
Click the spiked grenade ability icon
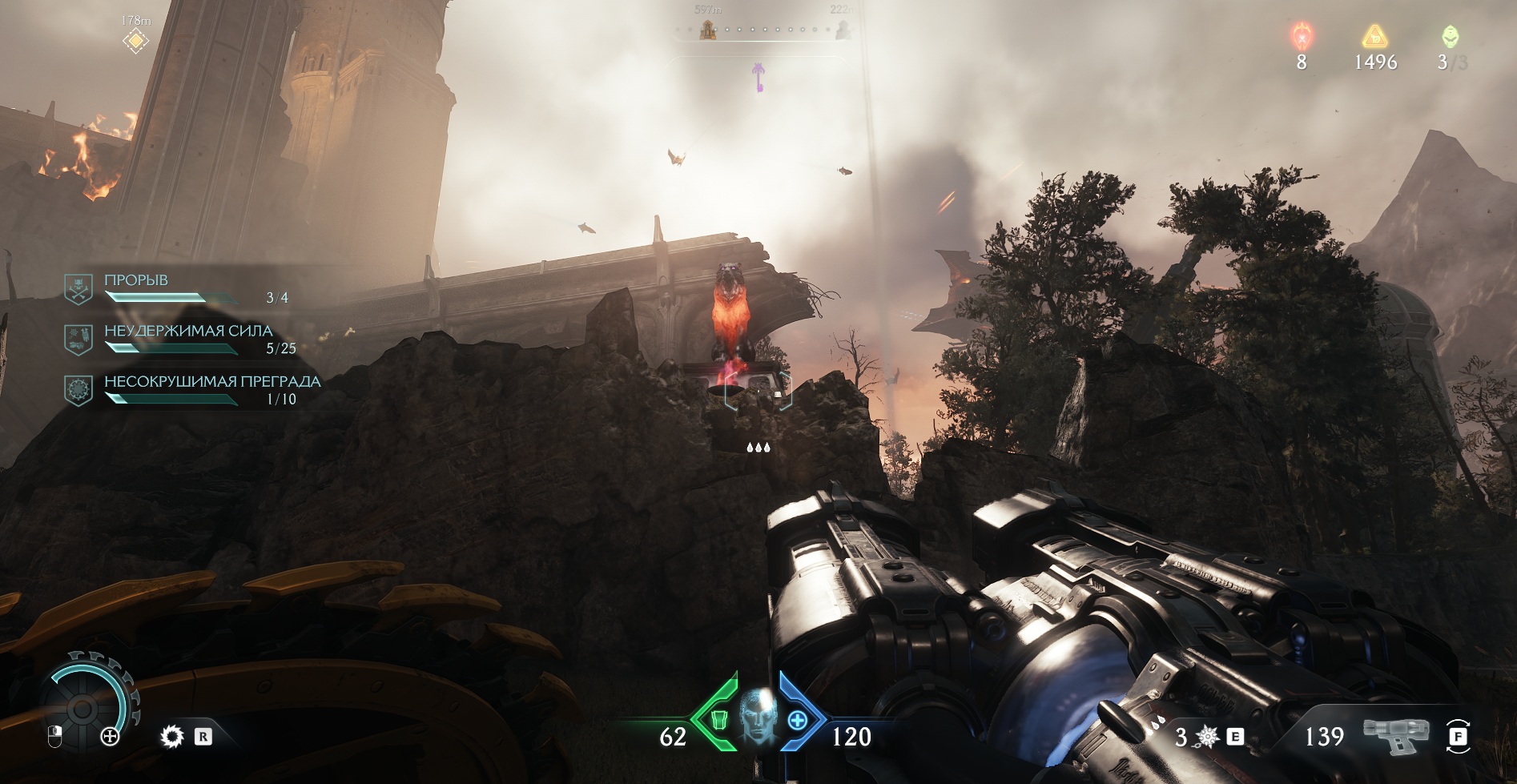pyautogui.click(x=1208, y=736)
